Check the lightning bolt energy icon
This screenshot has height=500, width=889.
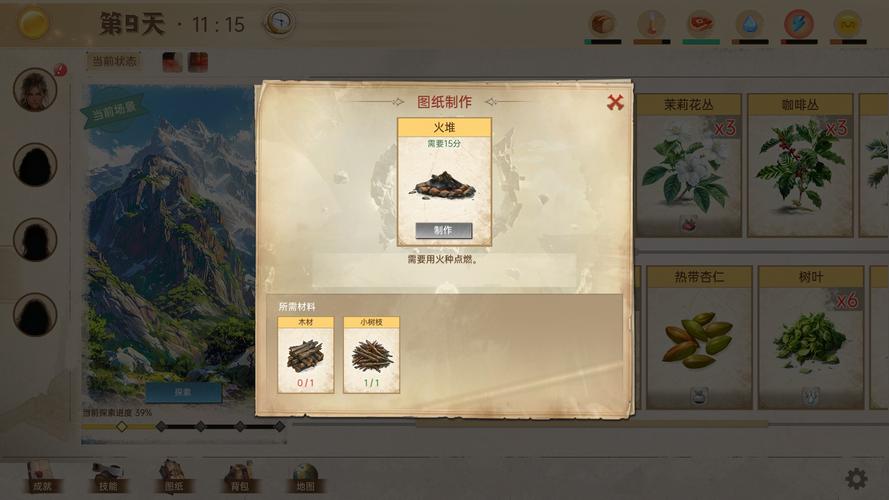click(798, 23)
